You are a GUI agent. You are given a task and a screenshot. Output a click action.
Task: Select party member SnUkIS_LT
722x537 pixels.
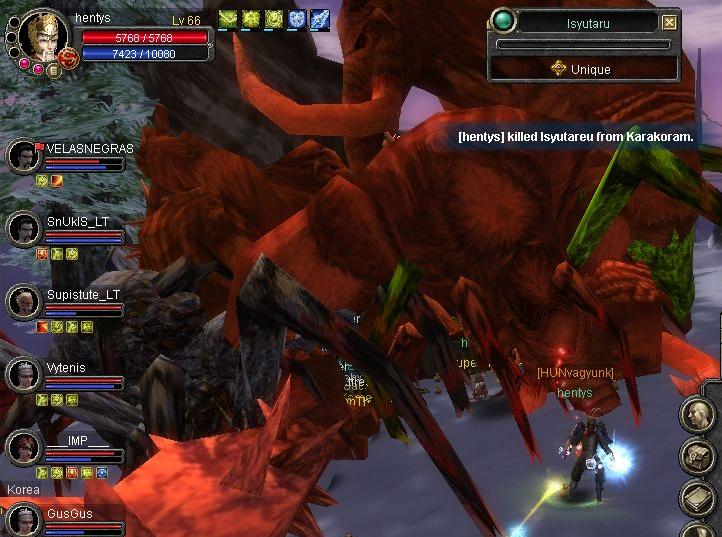pyautogui.click(x=23, y=229)
